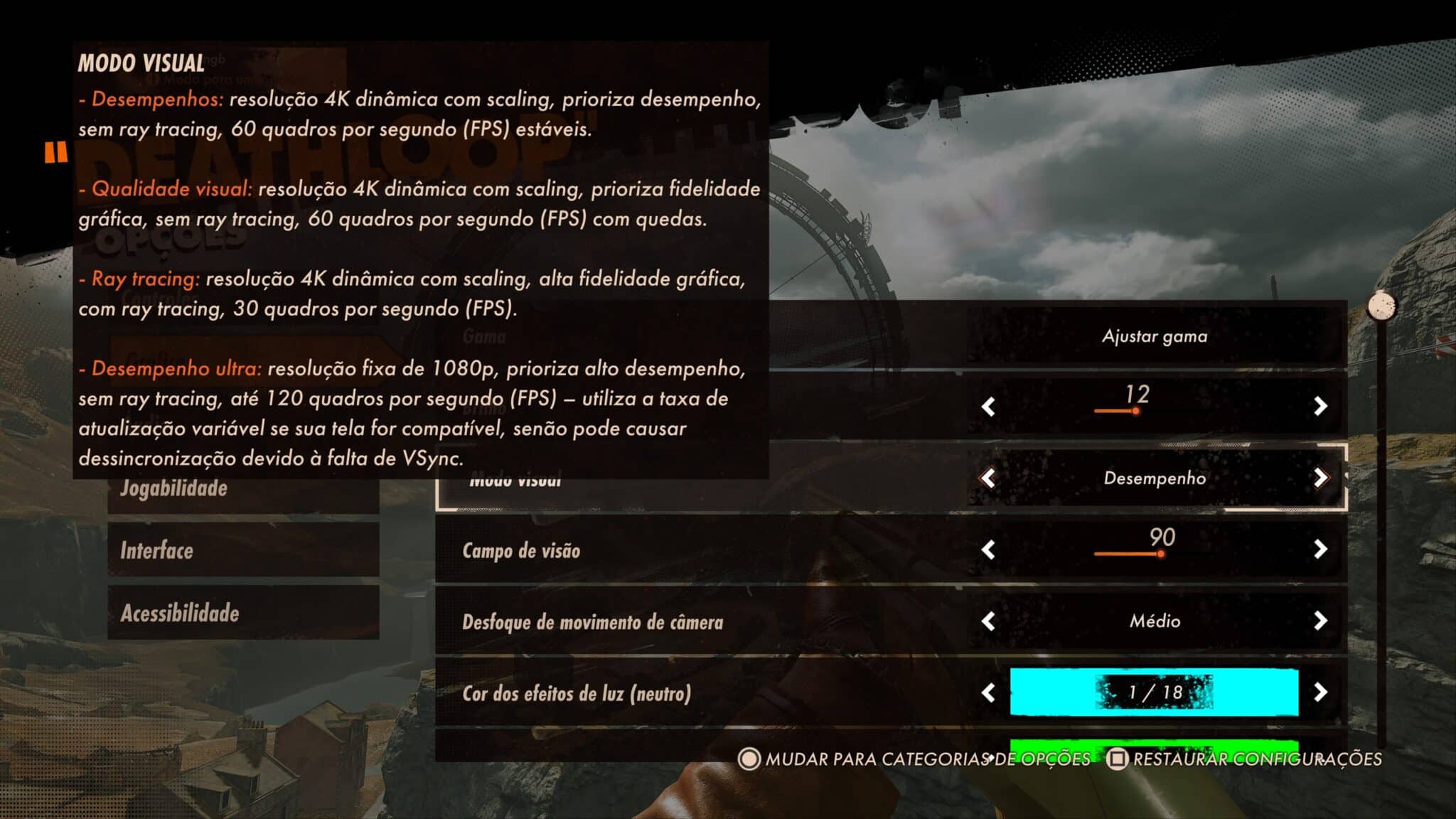Raise Campo de visão with right arrow
The height and width of the screenshot is (819, 1456).
pyautogui.click(x=1320, y=549)
